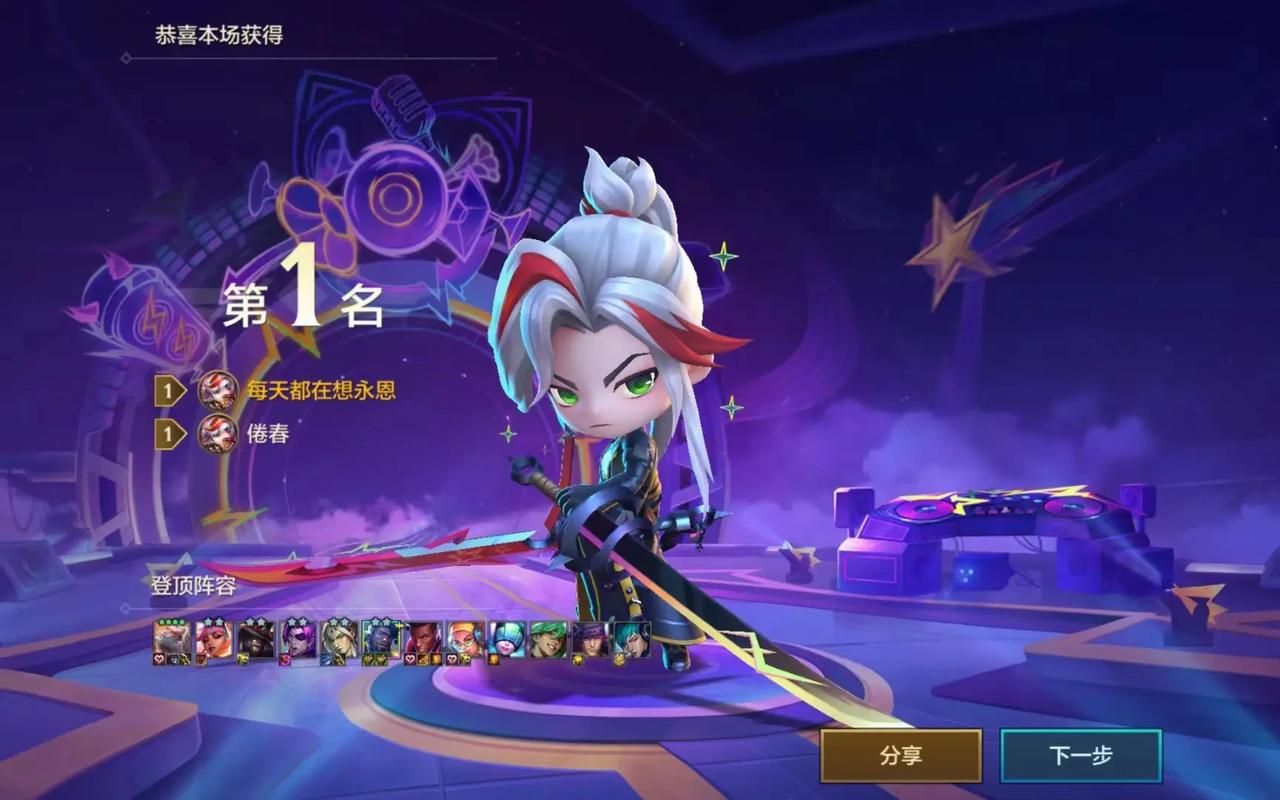Screen dimensions: 1280x800
Task: Click the 分享 share button
Action: [901, 756]
